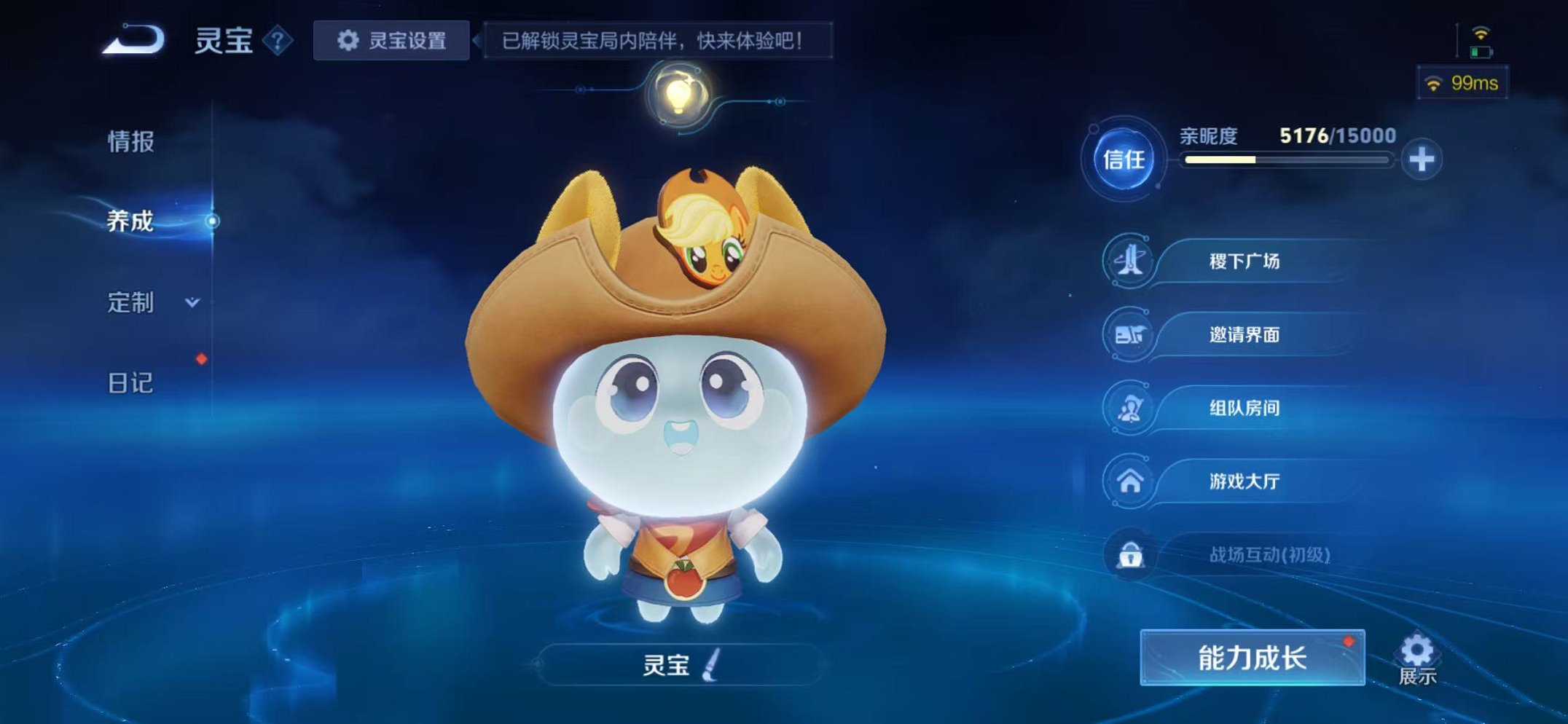Switch to the 情报 tab

click(x=131, y=143)
